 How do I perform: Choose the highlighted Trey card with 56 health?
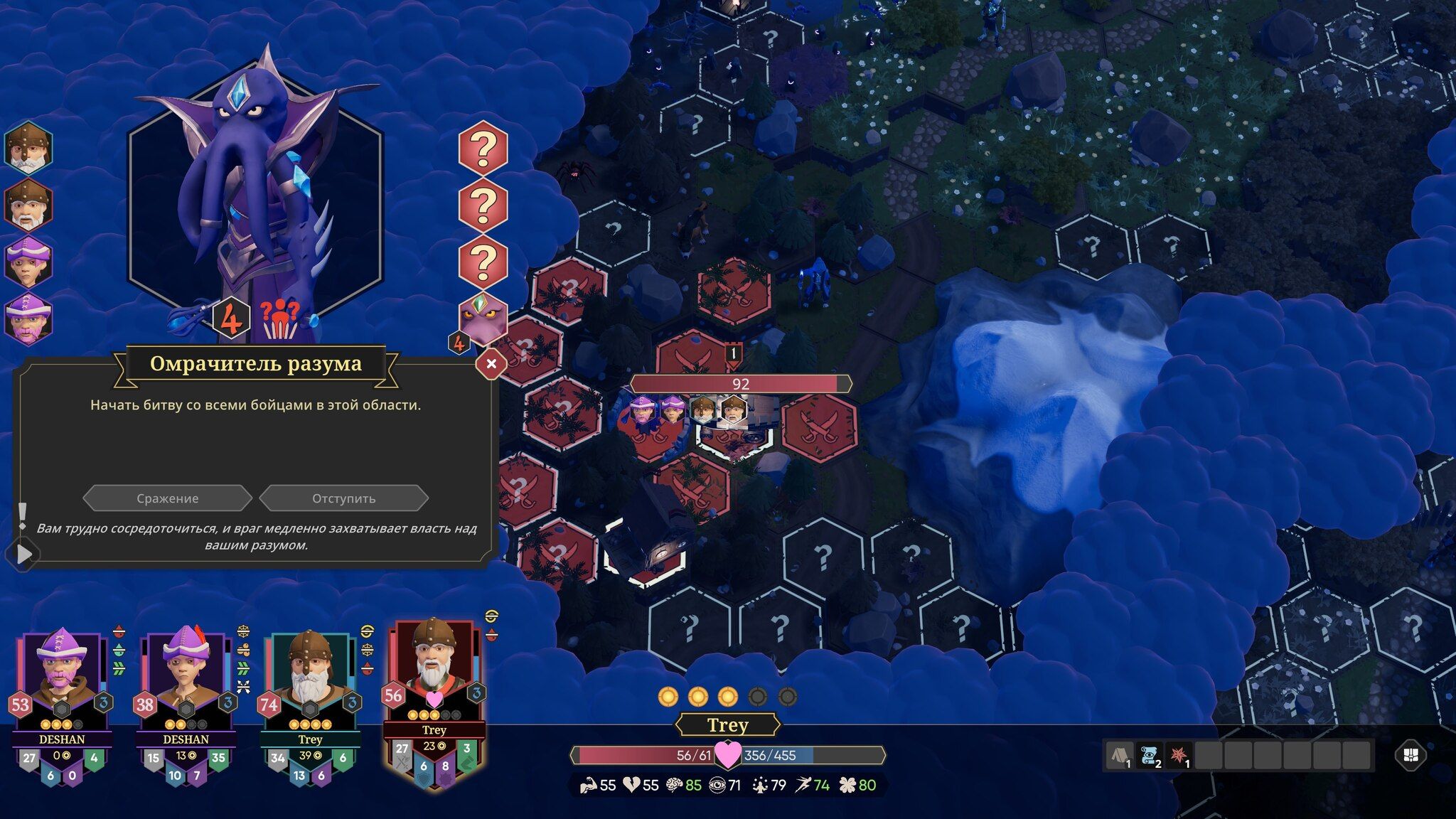click(x=434, y=674)
